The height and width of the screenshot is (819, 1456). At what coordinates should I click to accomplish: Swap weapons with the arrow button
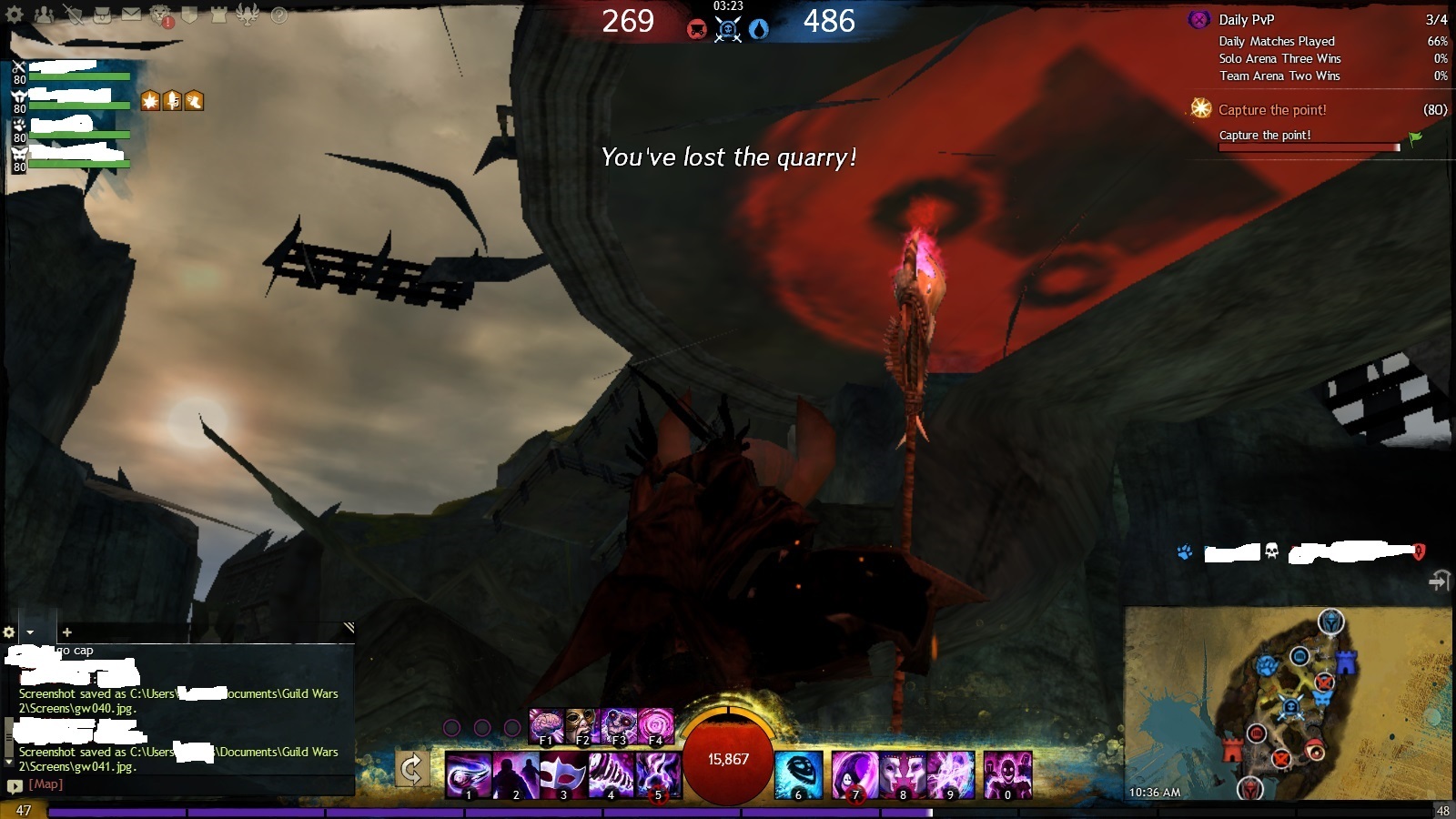[411, 770]
